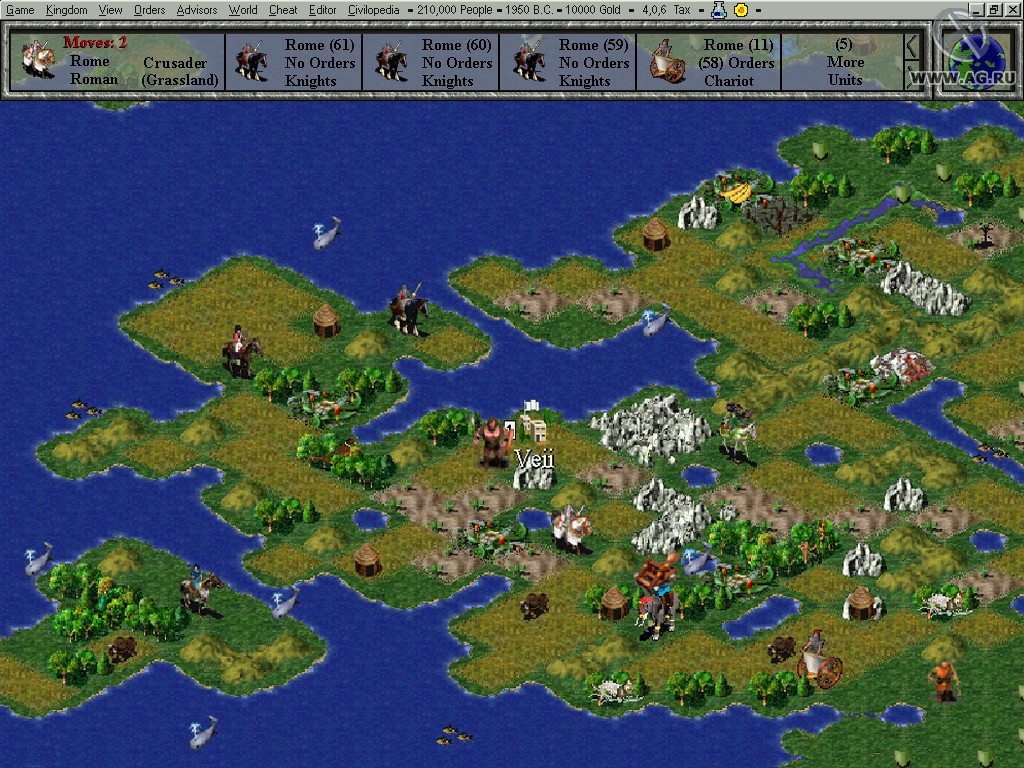
Task: Open the Civilopedia menu
Action: pos(373,10)
